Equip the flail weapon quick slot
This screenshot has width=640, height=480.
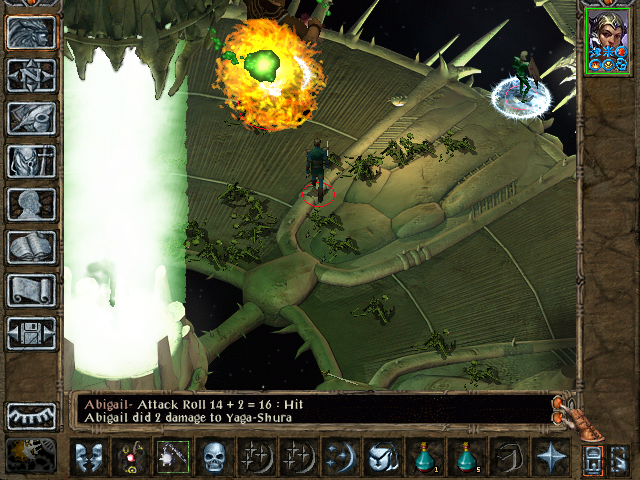coord(174,457)
